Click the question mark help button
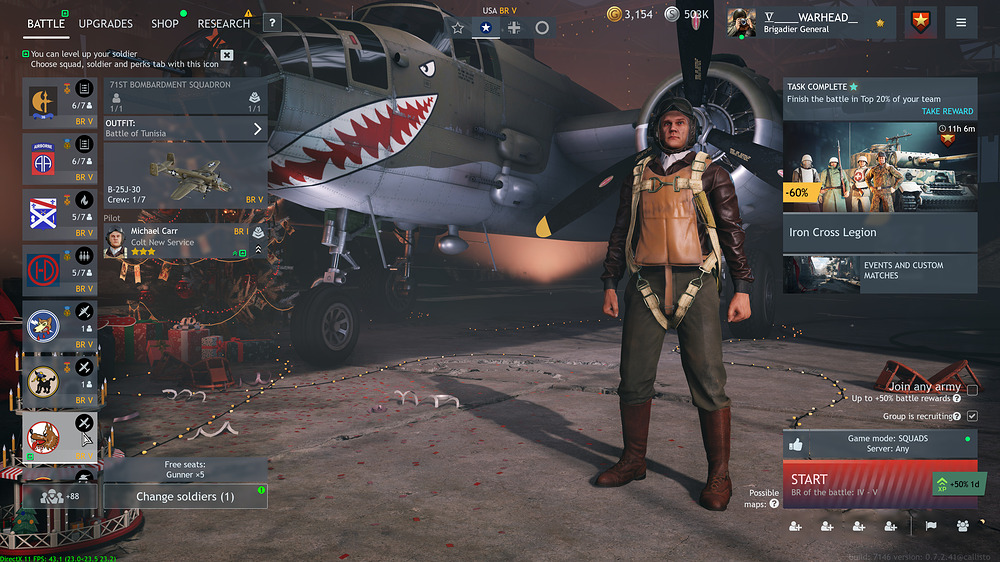Image resolution: width=1000 pixels, height=562 pixels. [271, 24]
